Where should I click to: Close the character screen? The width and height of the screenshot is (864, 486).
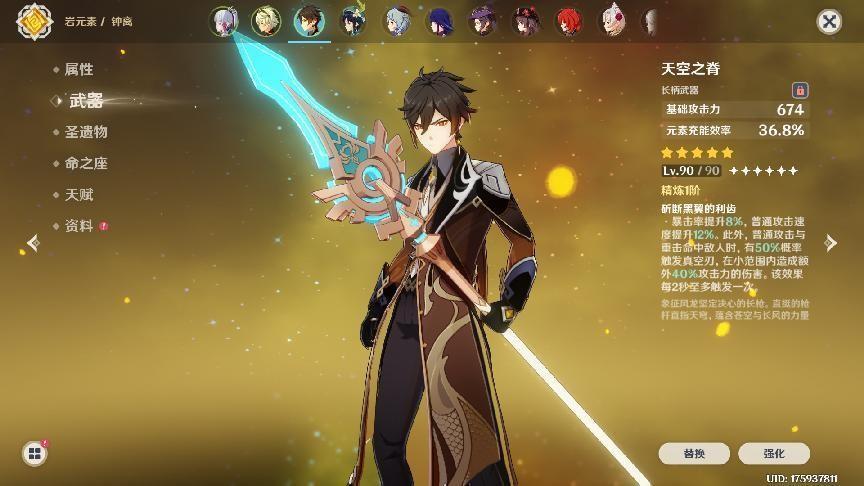point(829,21)
